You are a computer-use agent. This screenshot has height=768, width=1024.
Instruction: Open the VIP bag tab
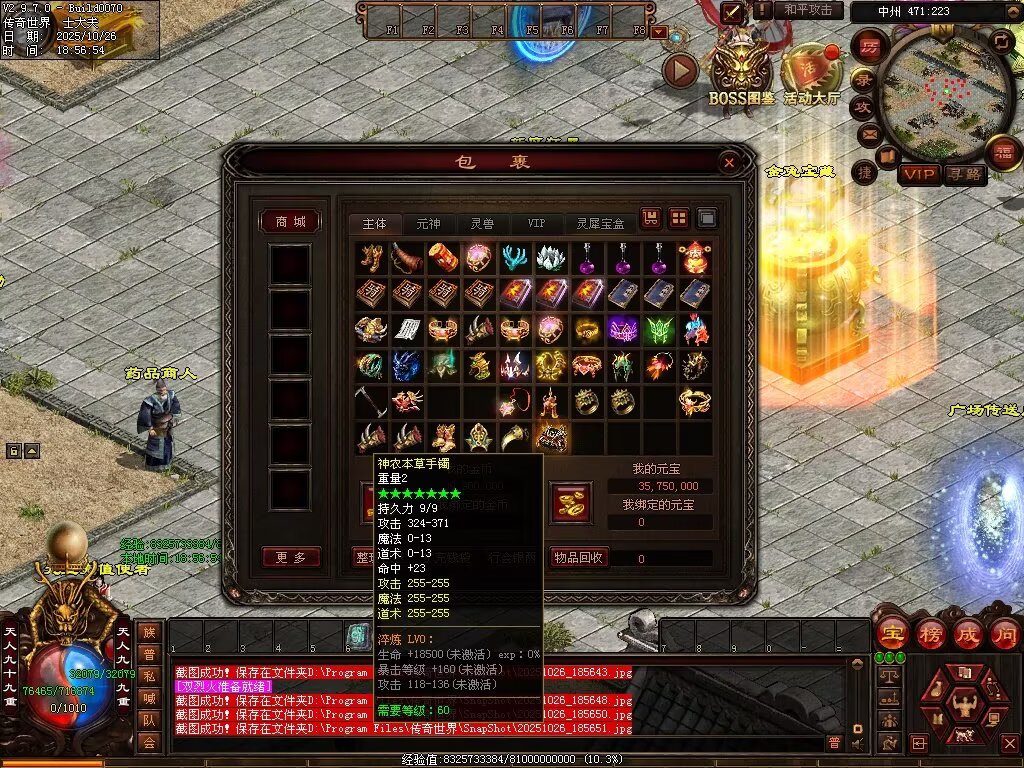(x=536, y=224)
